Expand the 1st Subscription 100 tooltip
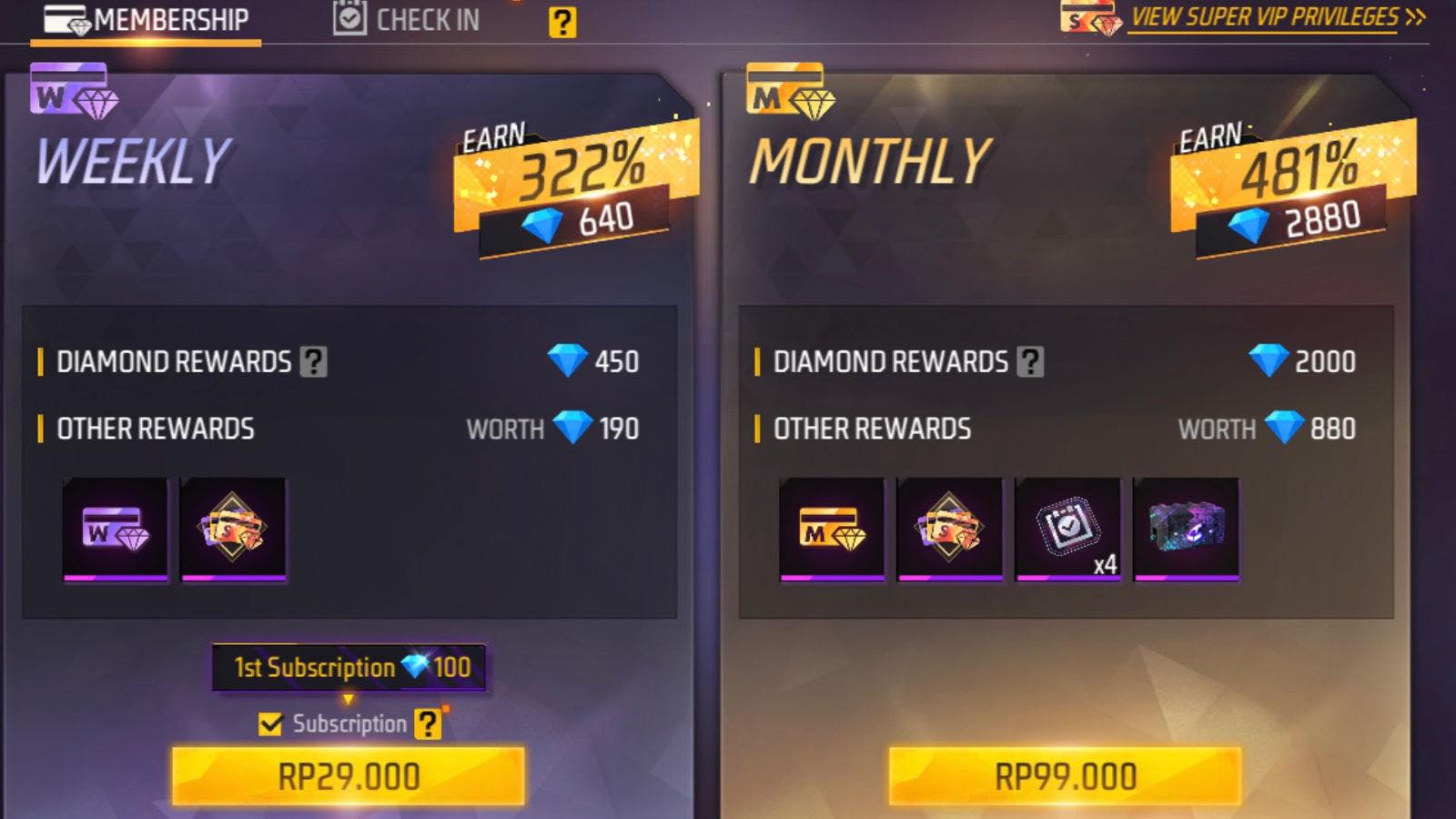 pos(350,667)
